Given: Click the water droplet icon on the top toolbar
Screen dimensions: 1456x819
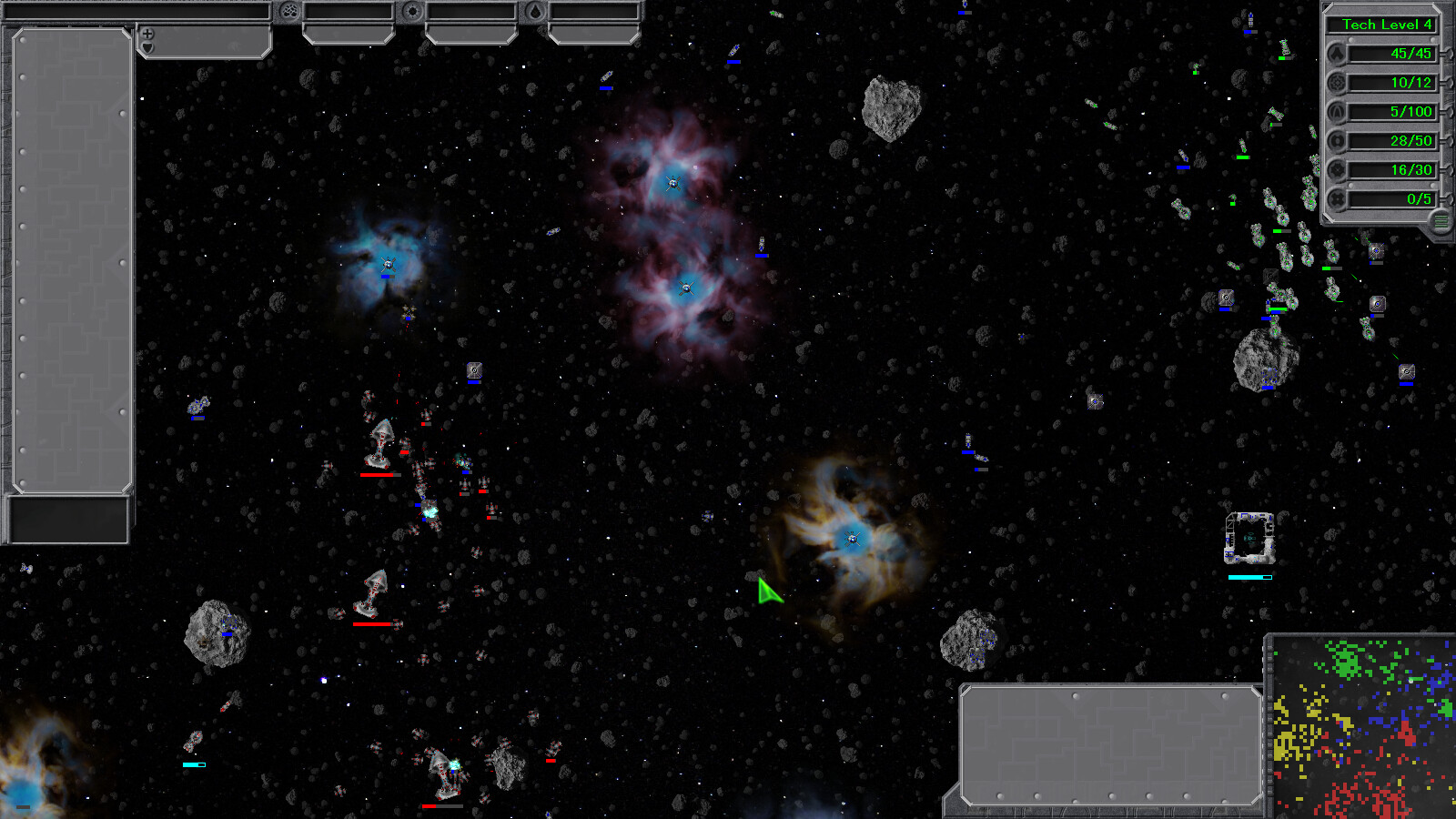Looking at the screenshot, I should (537, 11).
